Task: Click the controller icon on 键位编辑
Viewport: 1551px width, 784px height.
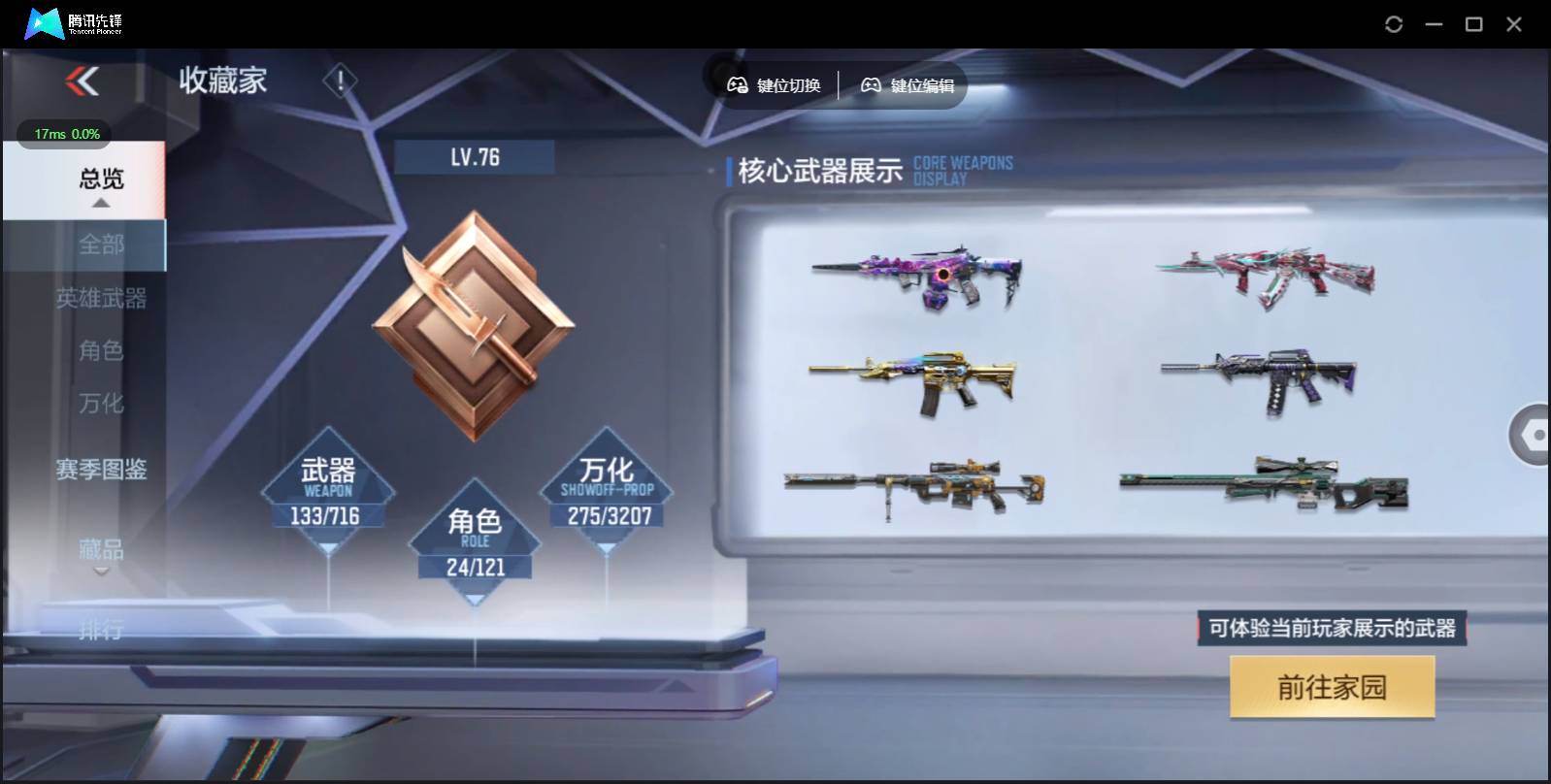Action: point(871,85)
